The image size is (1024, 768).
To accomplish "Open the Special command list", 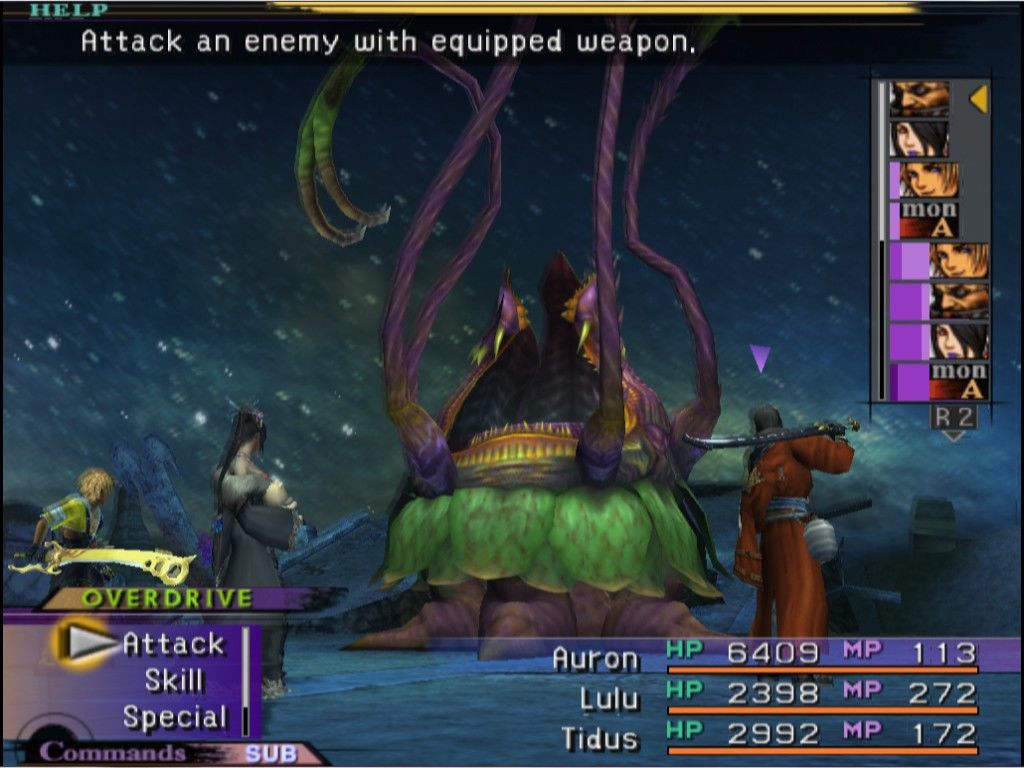I will coord(174,717).
